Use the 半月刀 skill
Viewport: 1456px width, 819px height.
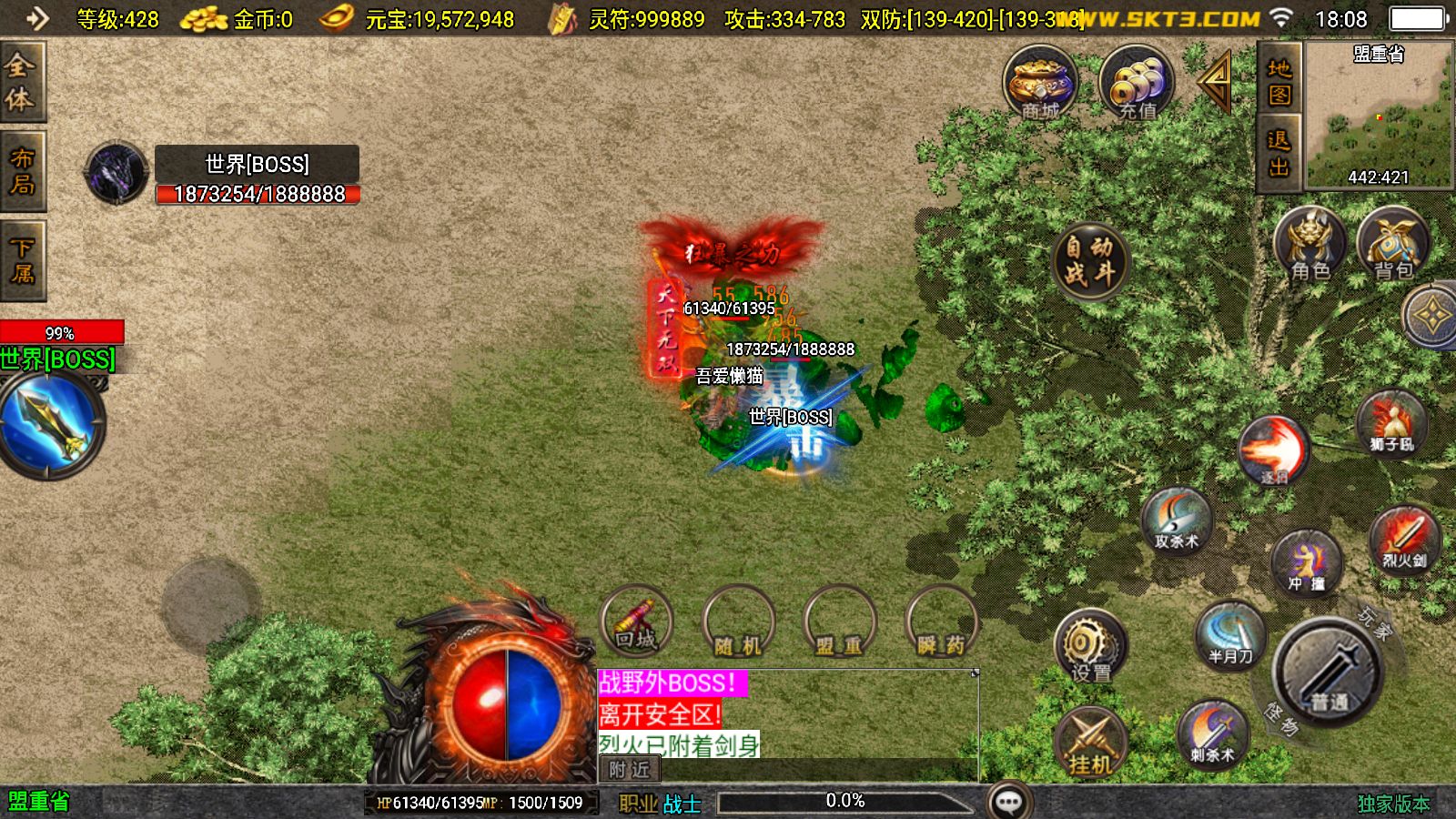1230,634
